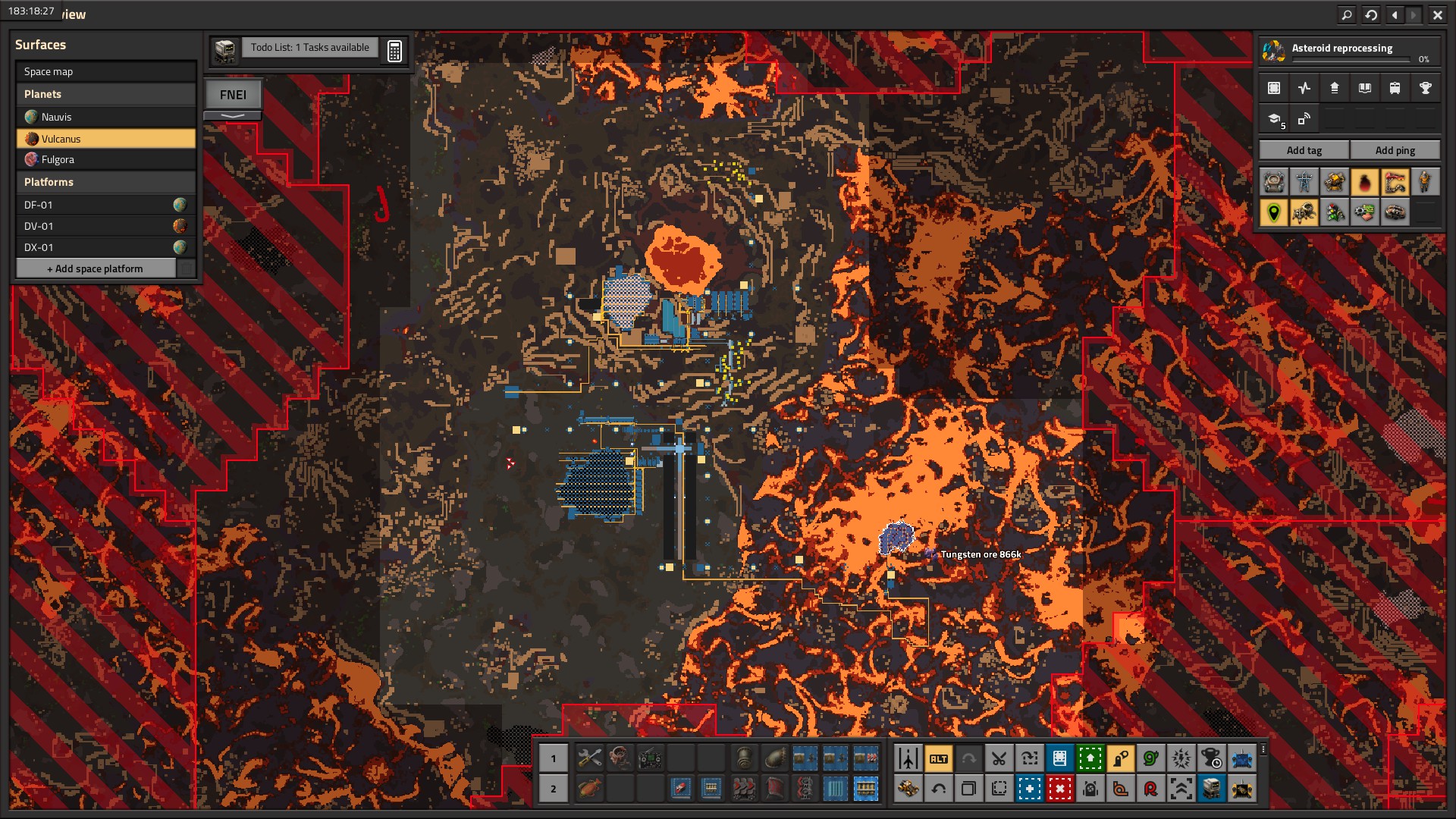Add a new space platform
The image size is (1456, 819).
click(x=95, y=268)
